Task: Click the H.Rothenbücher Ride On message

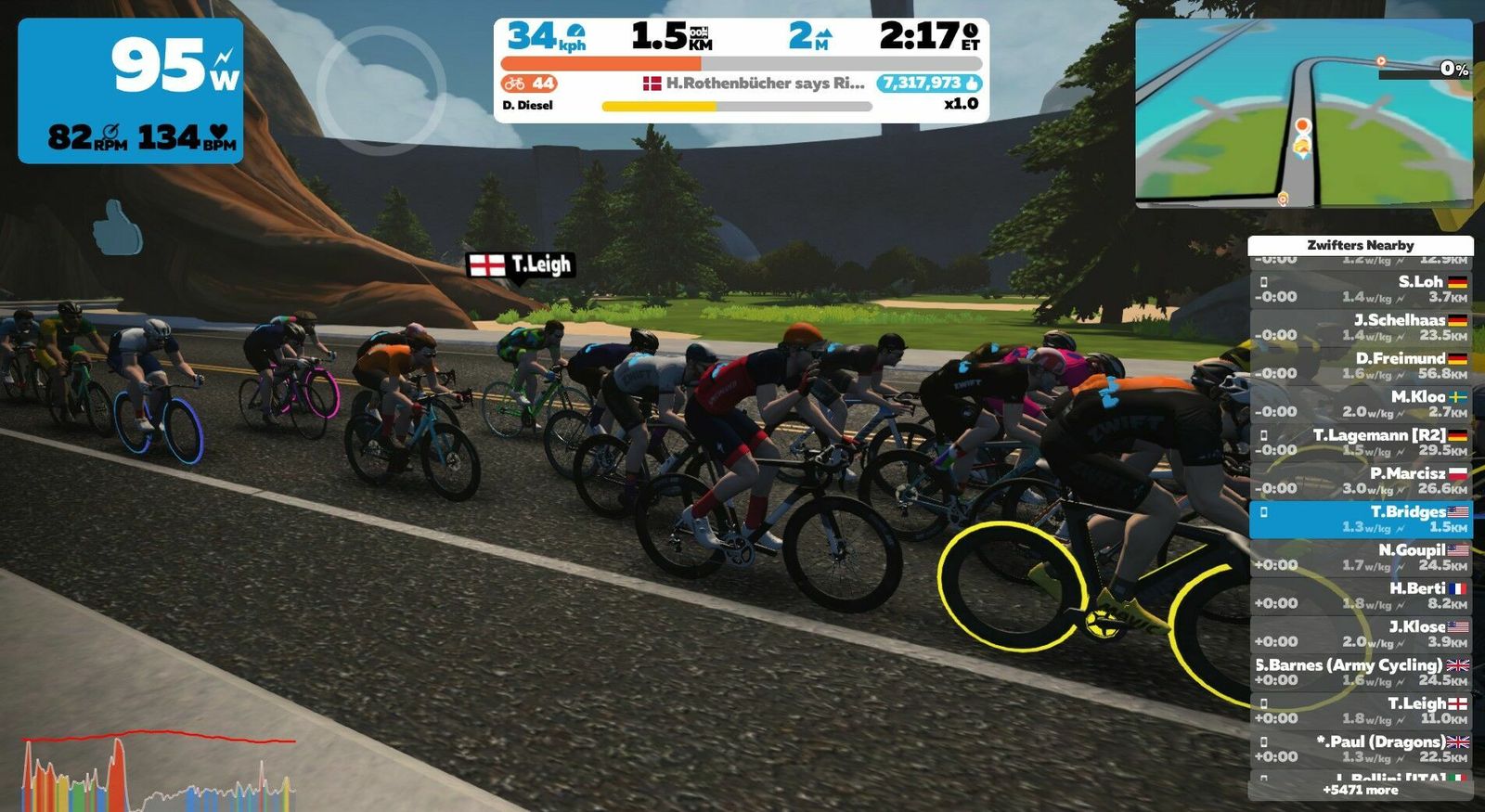Action: pyautogui.click(x=754, y=84)
